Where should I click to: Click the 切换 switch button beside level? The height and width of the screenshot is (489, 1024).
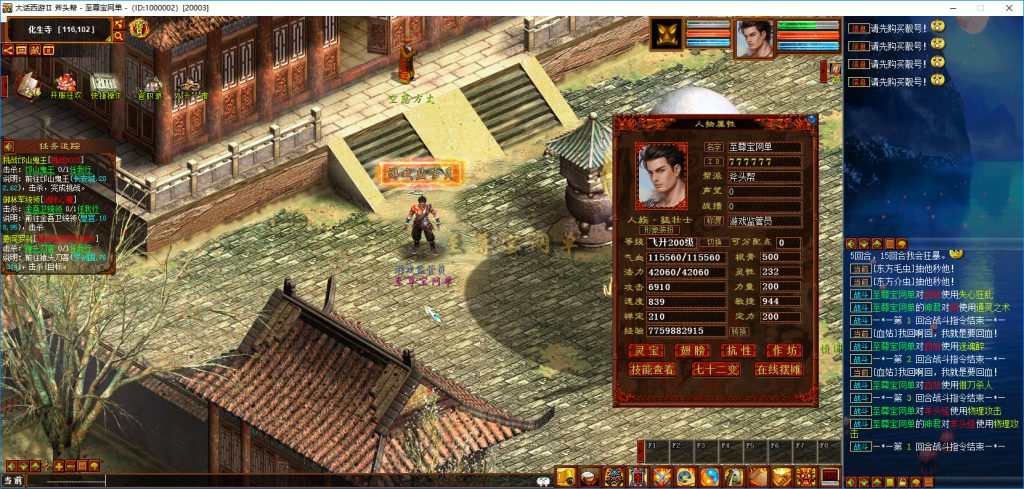(714, 243)
